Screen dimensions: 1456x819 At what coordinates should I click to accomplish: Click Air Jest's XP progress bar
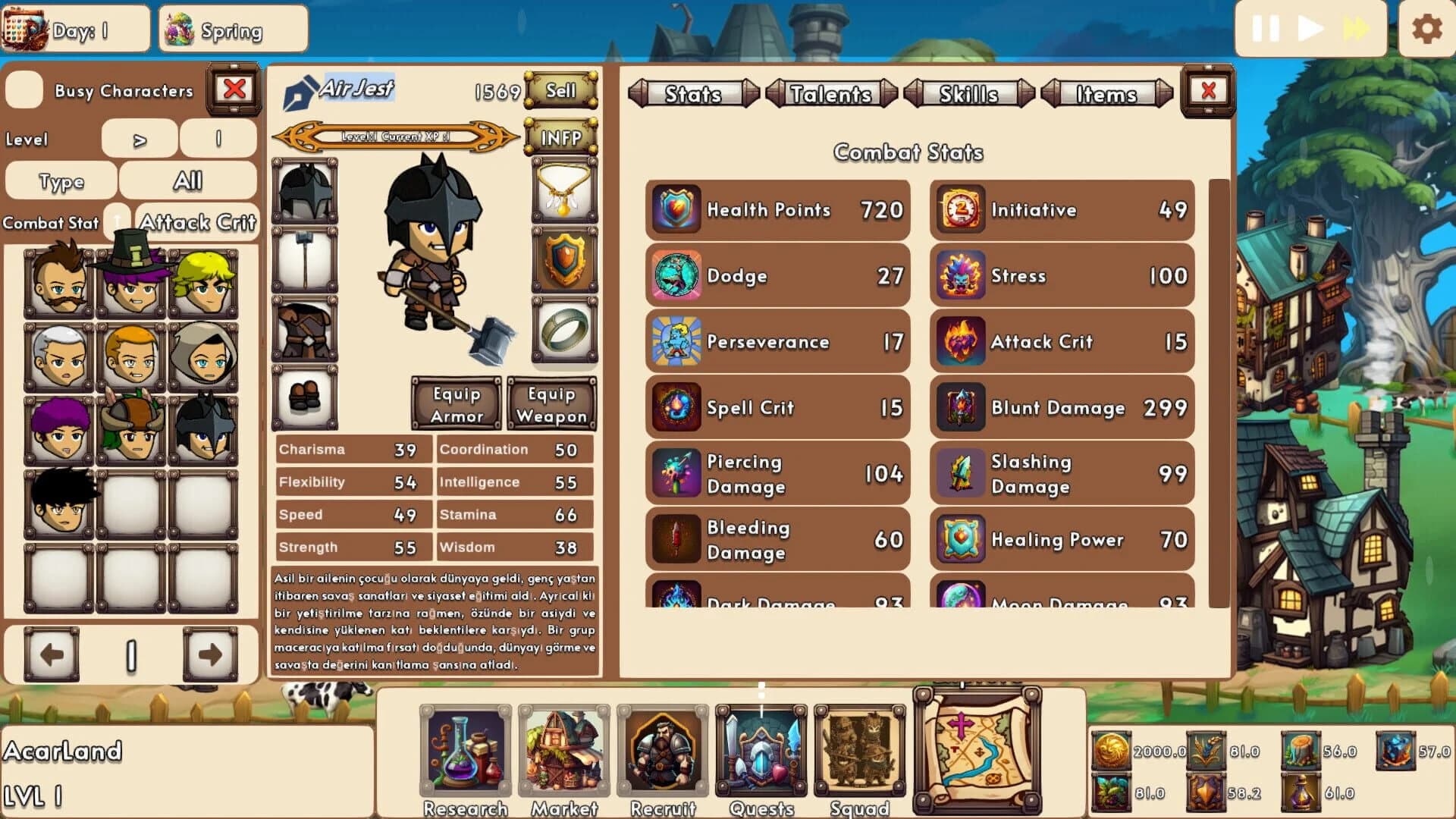click(394, 136)
